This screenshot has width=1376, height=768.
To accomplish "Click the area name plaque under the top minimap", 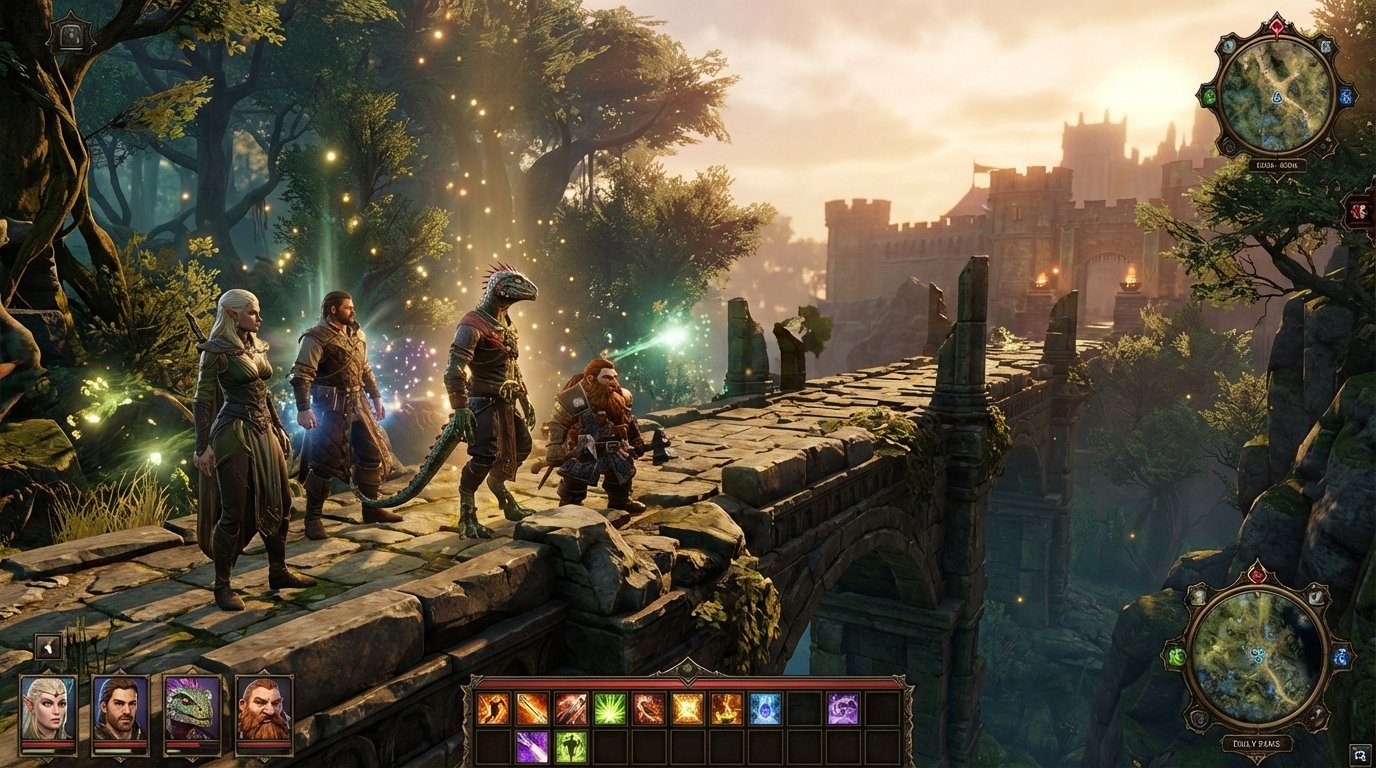I will [x=1276, y=164].
